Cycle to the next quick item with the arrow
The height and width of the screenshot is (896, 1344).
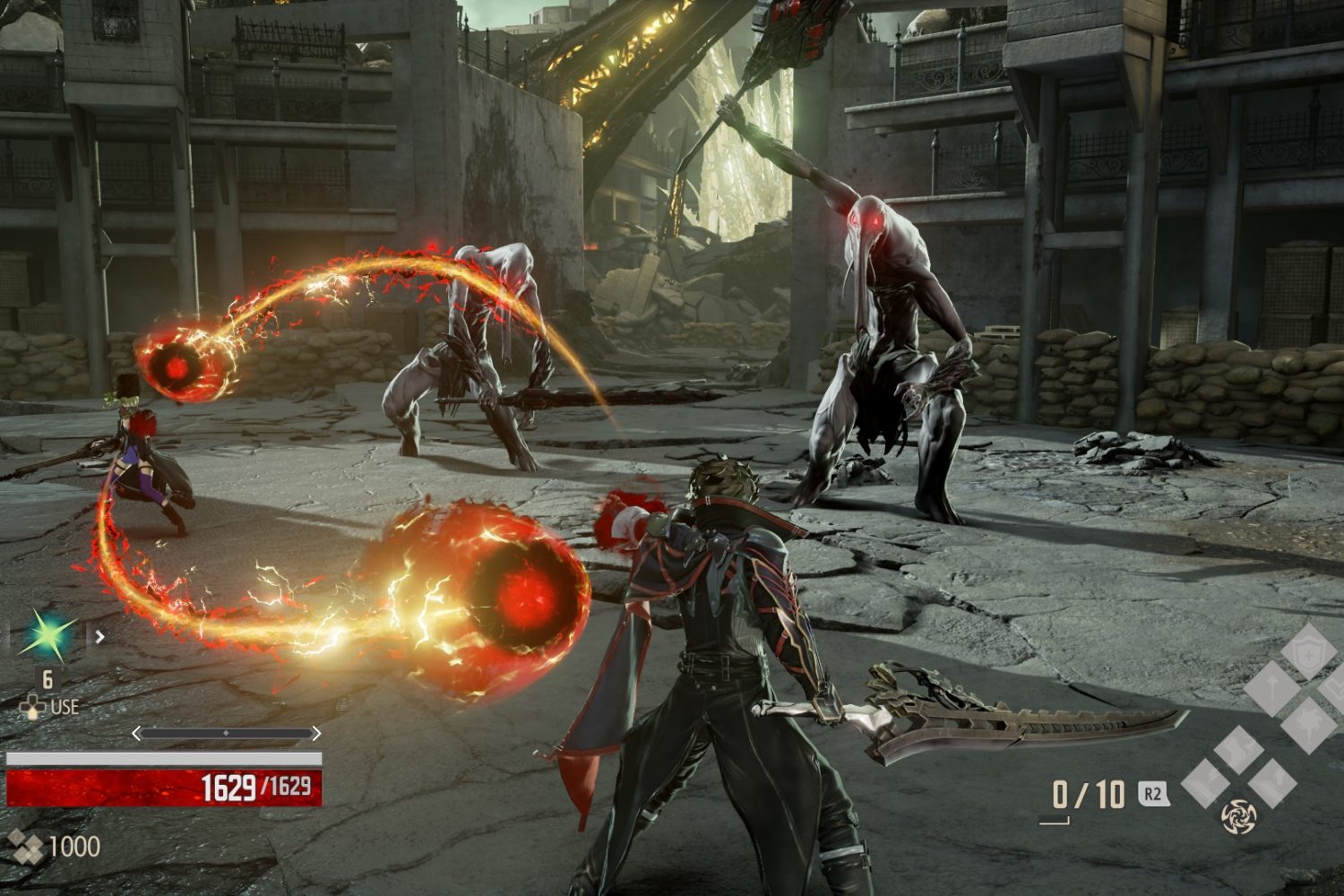point(99,637)
